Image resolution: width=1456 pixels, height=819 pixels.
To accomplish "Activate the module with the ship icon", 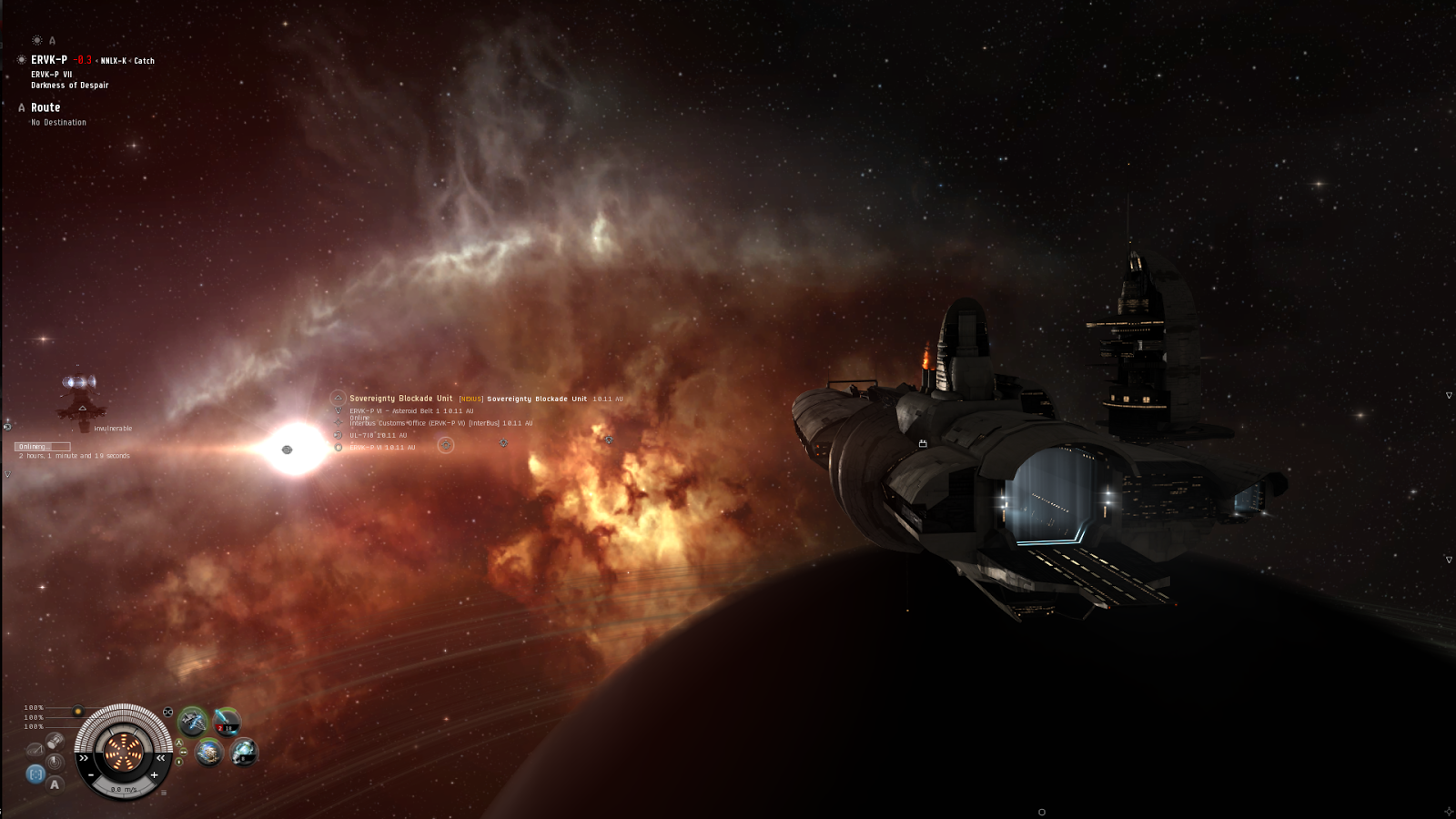I will click(x=193, y=723).
